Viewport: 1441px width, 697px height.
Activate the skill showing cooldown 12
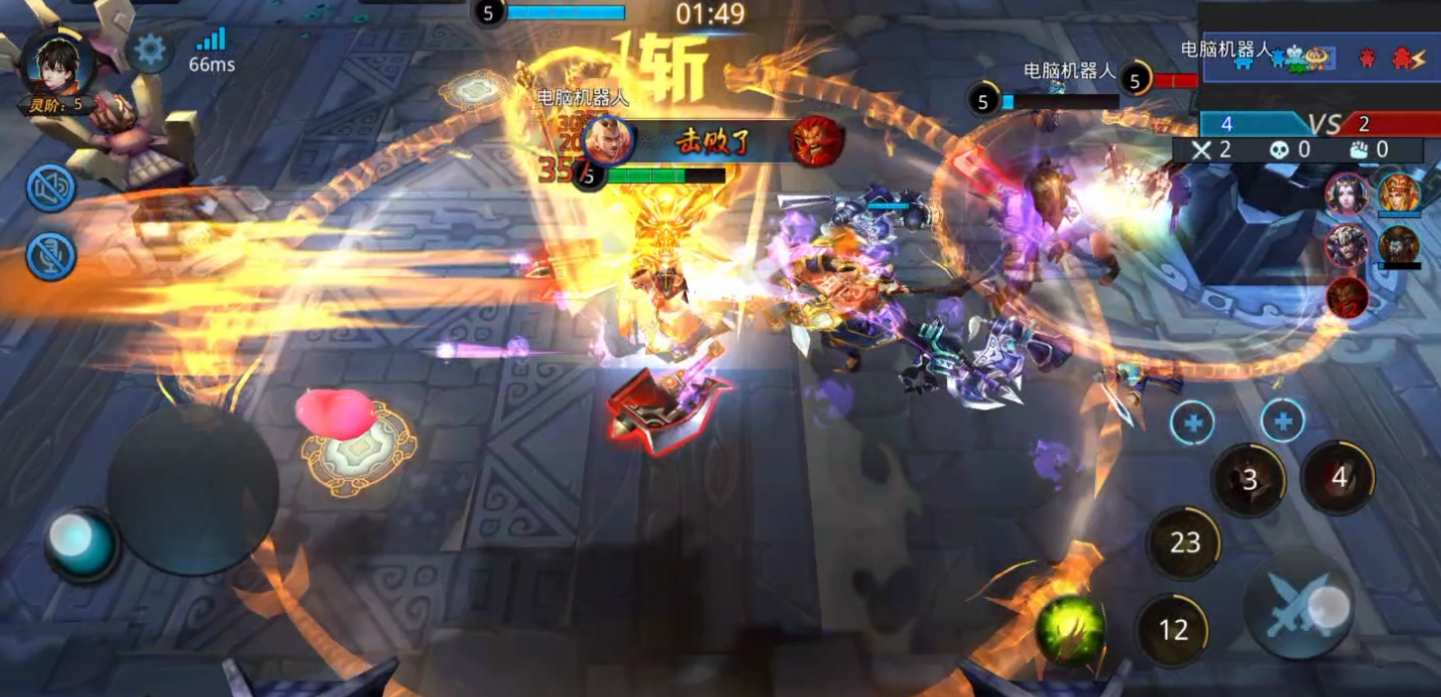1173,630
